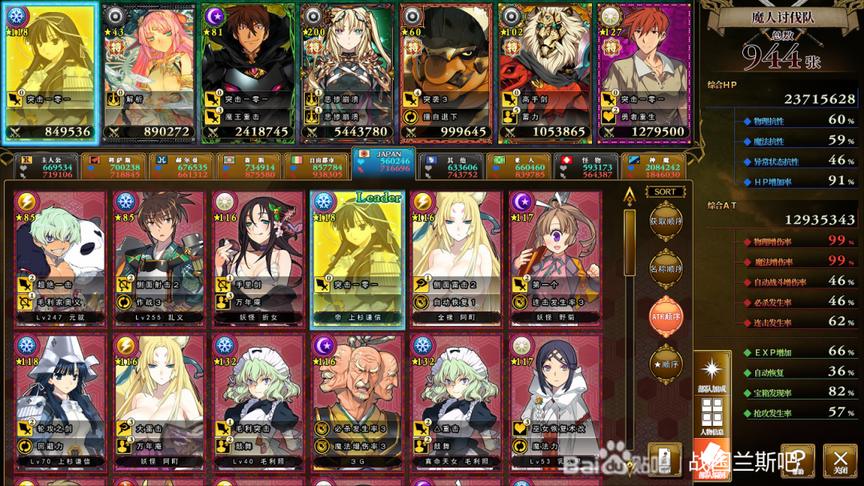Switch to the JAPAN faction tab

coord(384,162)
